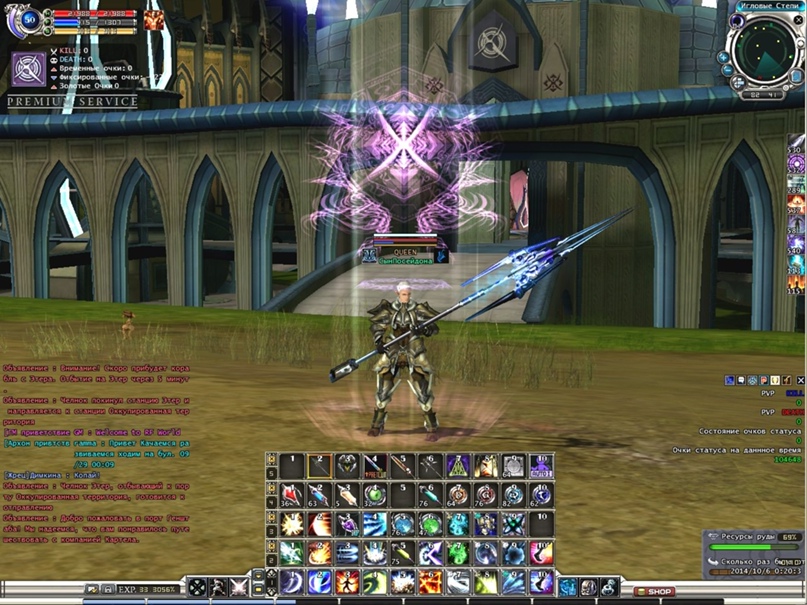Close the minimap with its X button
Image resolution: width=807 pixels, height=605 pixels.
coord(798,18)
